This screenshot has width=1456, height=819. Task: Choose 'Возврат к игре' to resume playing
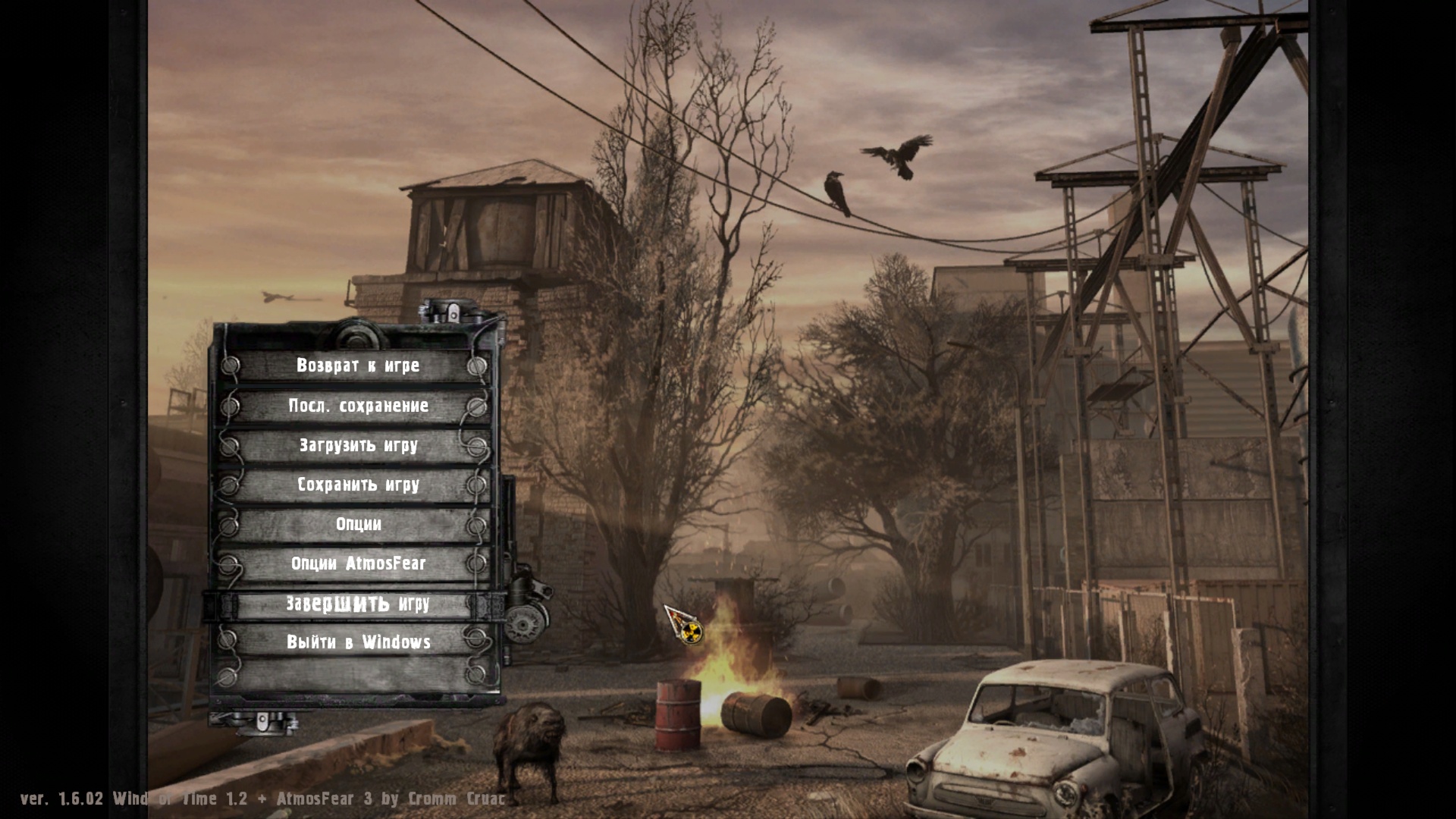pos(357,366)
